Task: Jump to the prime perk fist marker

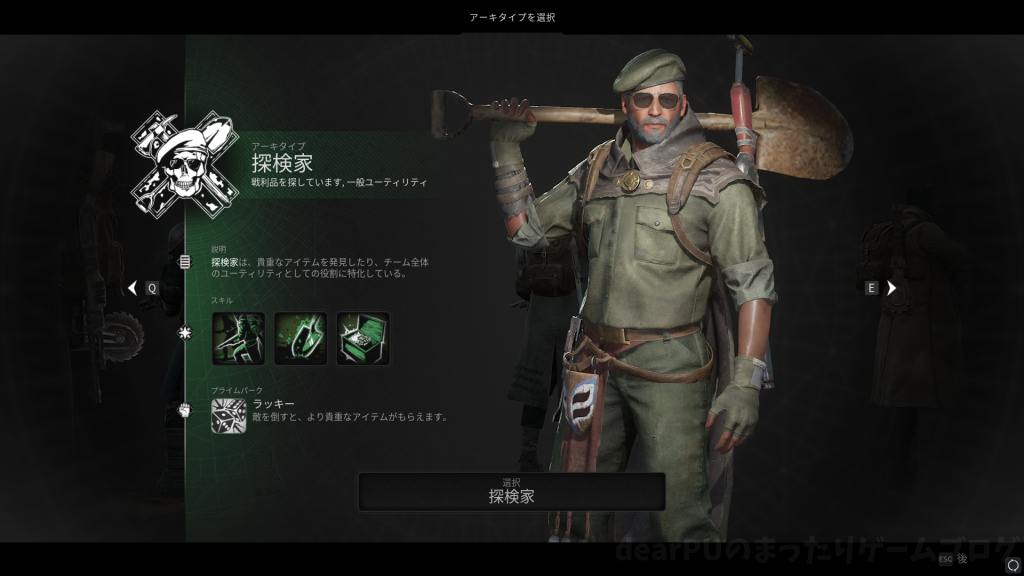Action: 185,409
